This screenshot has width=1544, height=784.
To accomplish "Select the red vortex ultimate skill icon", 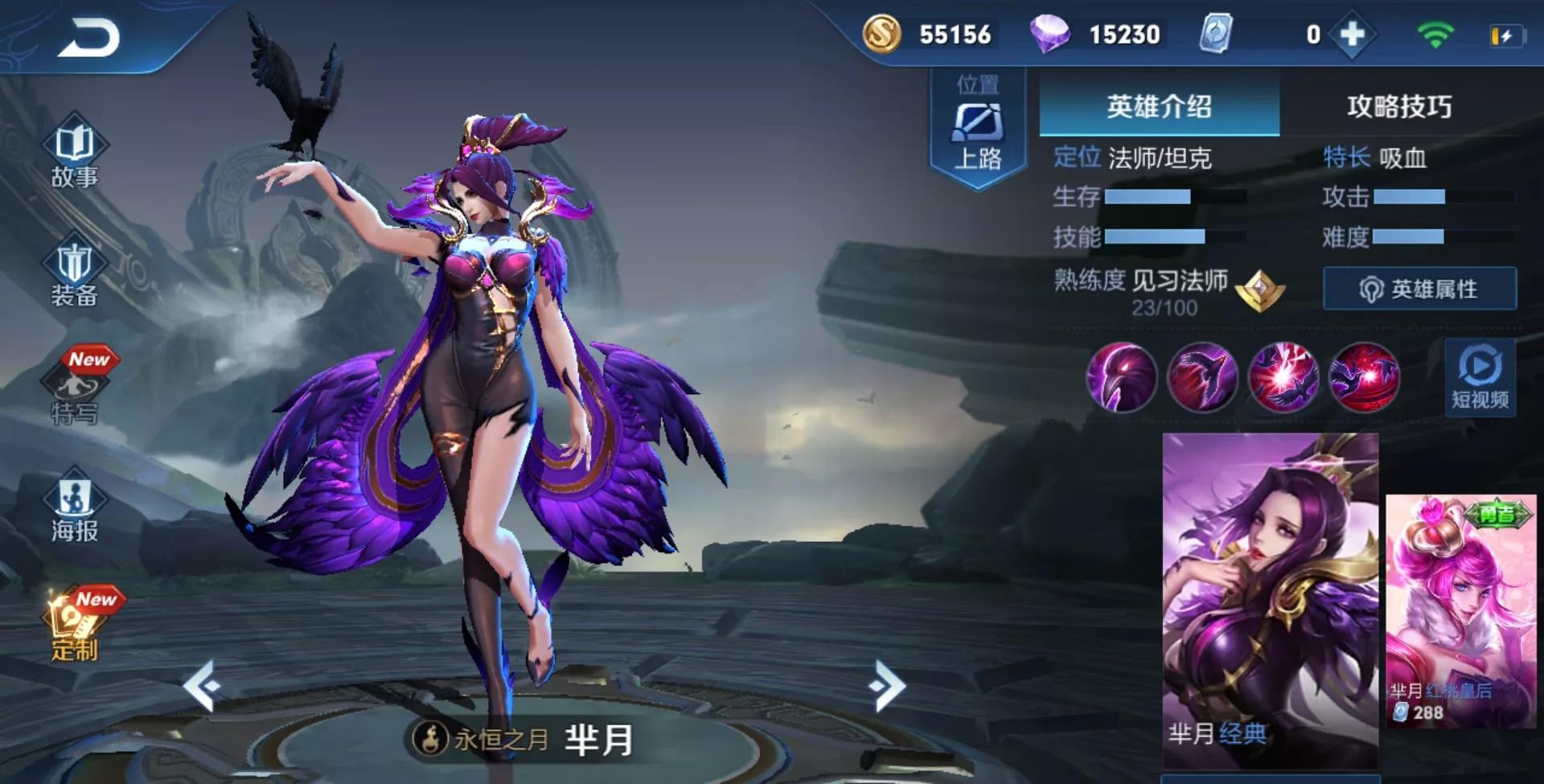I will click(x=1364, y=377).
